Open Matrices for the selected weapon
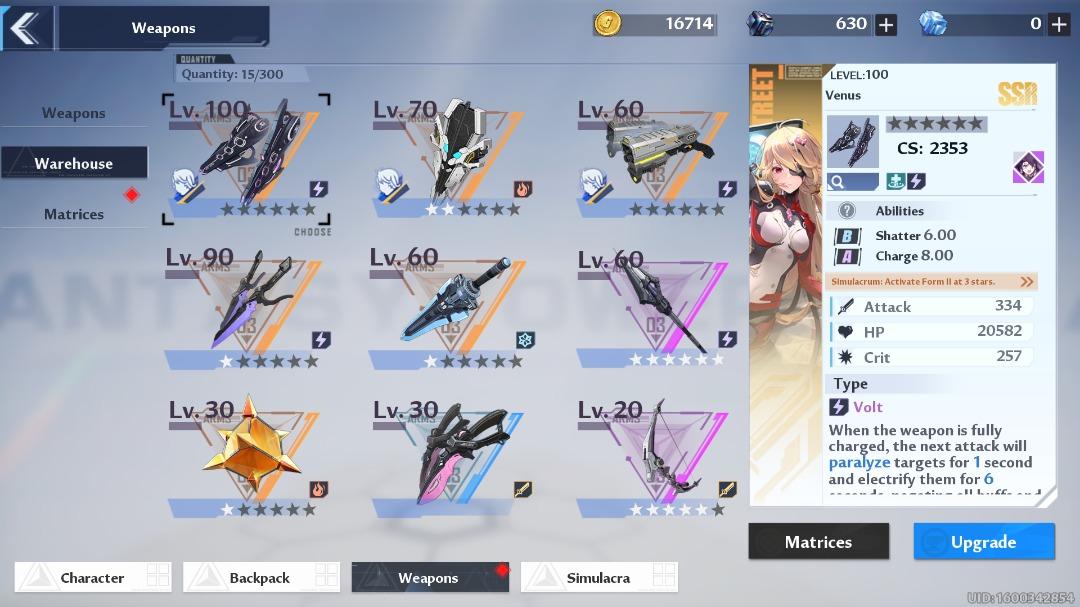 point(818,542)
